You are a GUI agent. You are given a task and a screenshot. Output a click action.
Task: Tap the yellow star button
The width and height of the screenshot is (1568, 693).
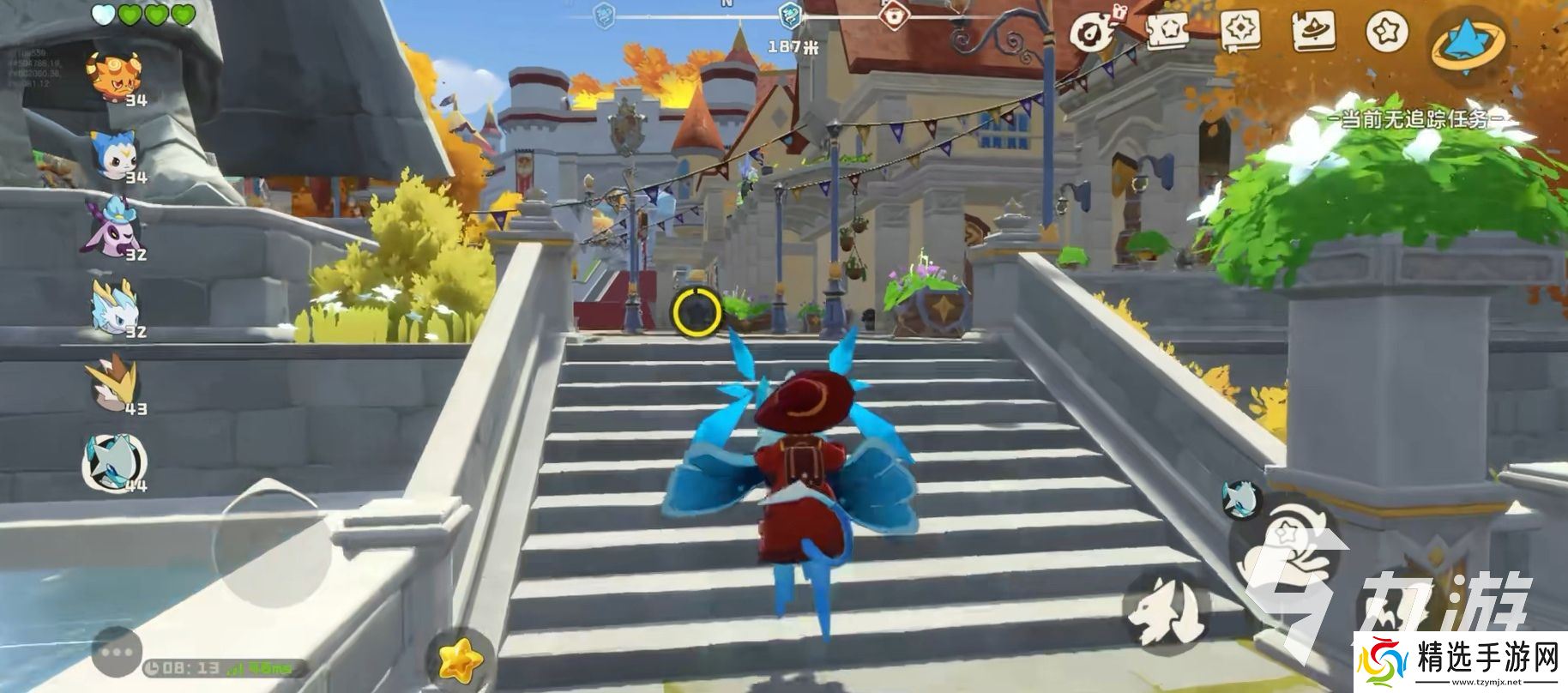point(460,658)
